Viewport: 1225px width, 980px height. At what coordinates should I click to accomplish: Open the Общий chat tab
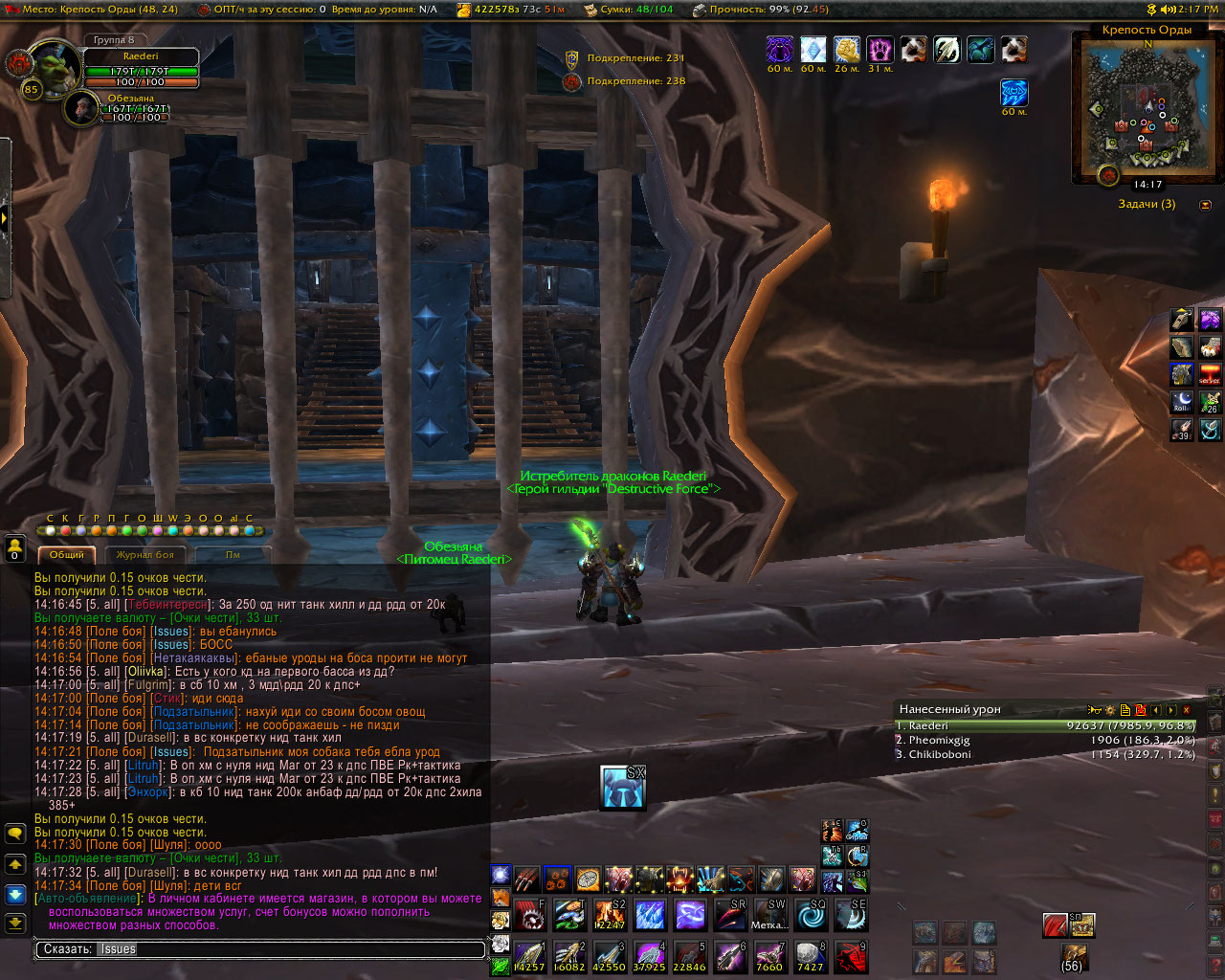[67, 554]
